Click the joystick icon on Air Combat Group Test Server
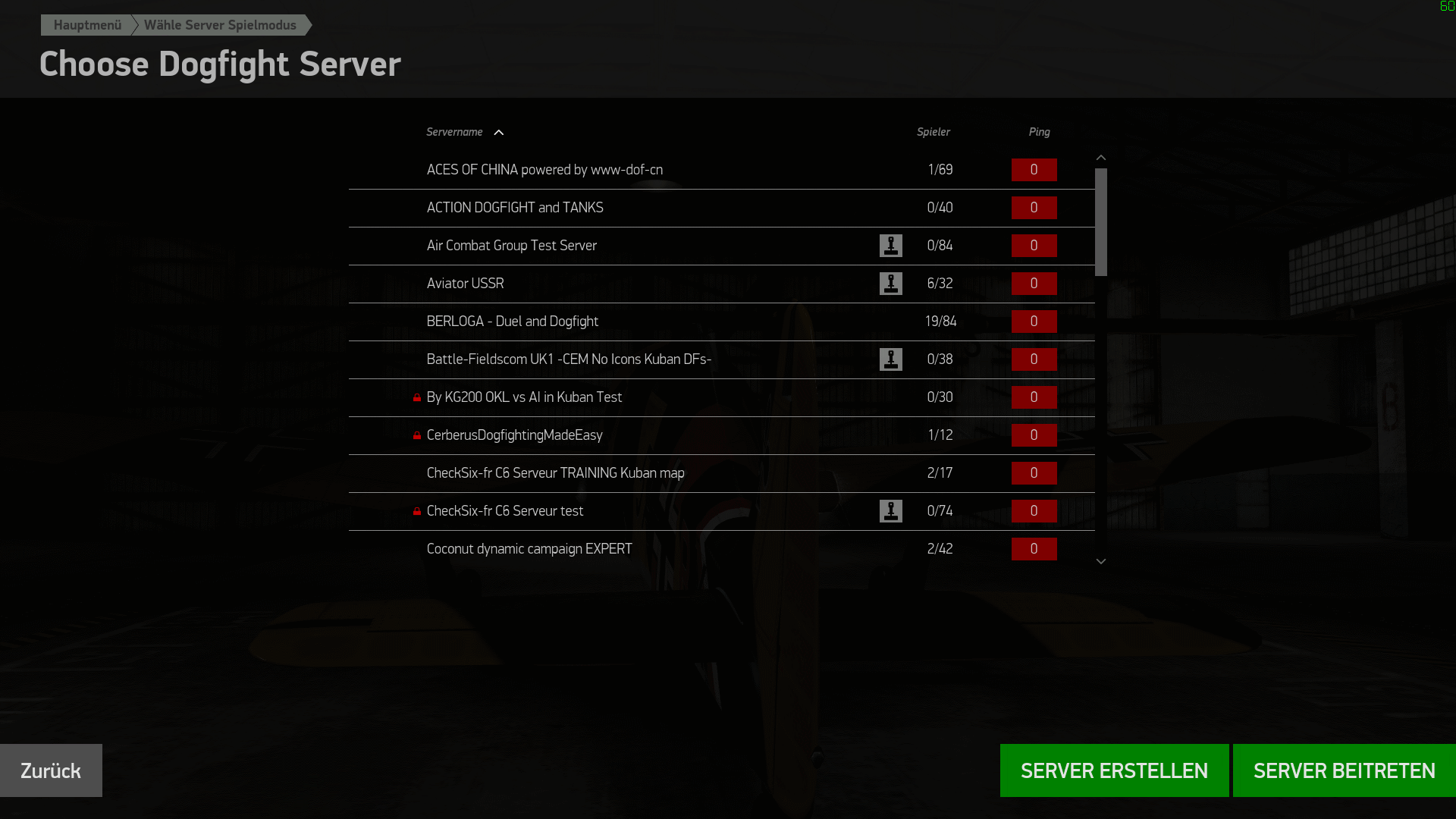This screenshot has width=1456, height=819. point(891,246)
